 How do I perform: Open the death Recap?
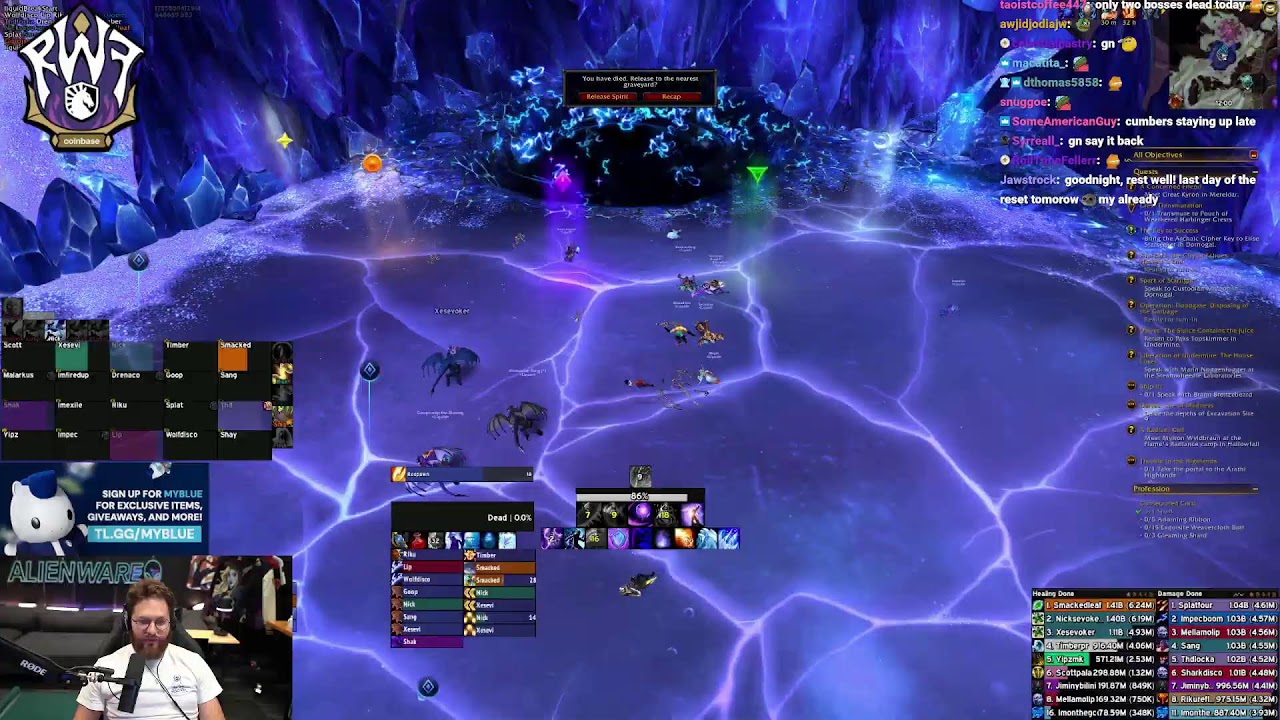tap(671, 97)
